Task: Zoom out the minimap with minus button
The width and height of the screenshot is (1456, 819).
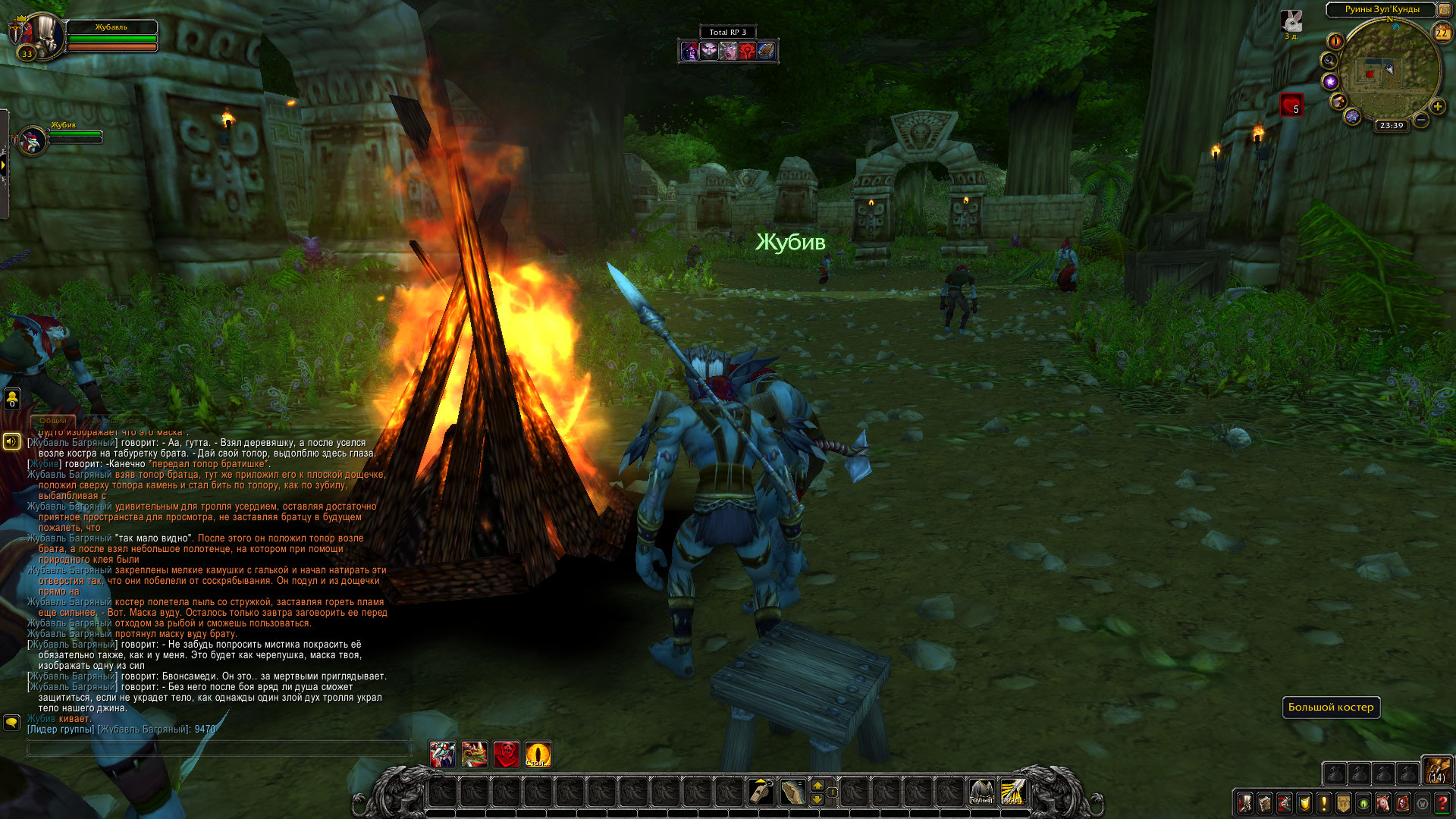Action: pyautogui.click(x=1421, y=120)
